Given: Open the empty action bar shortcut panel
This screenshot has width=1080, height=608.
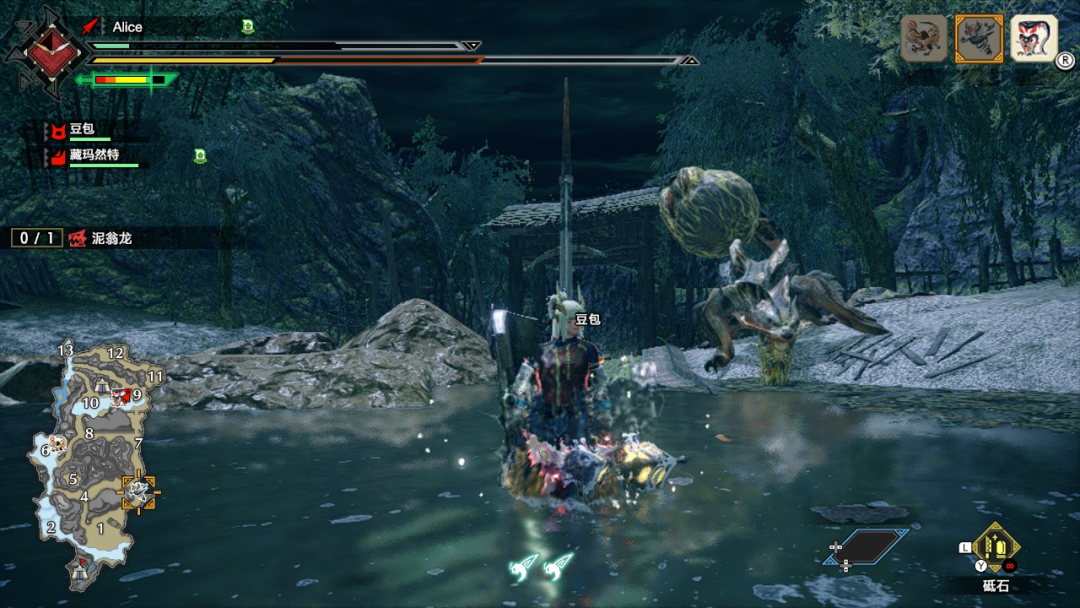Looking at the screenshot, I should pyautogui.click(x=865, y=546).
